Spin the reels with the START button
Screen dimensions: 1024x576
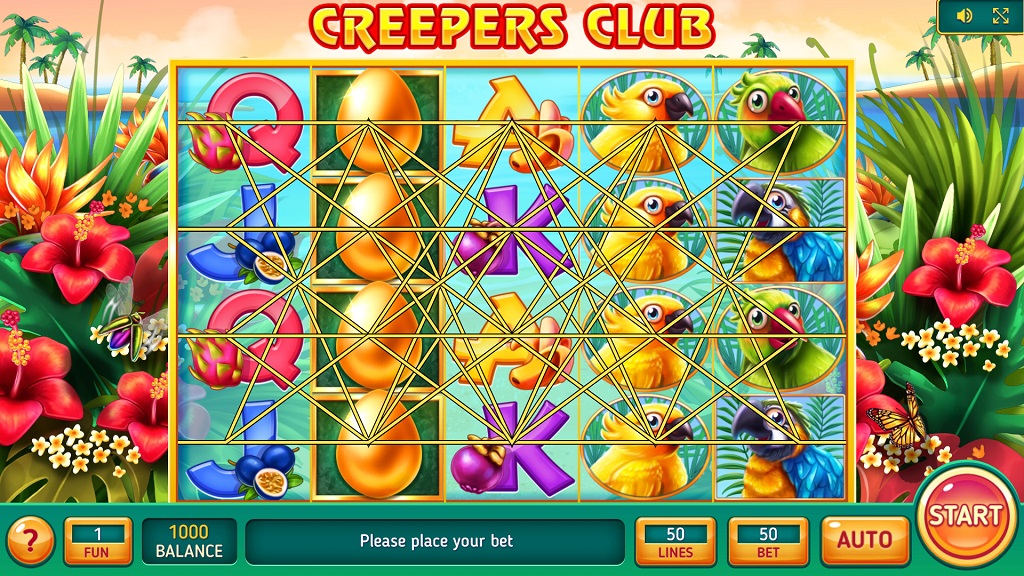tap(964, 516)
